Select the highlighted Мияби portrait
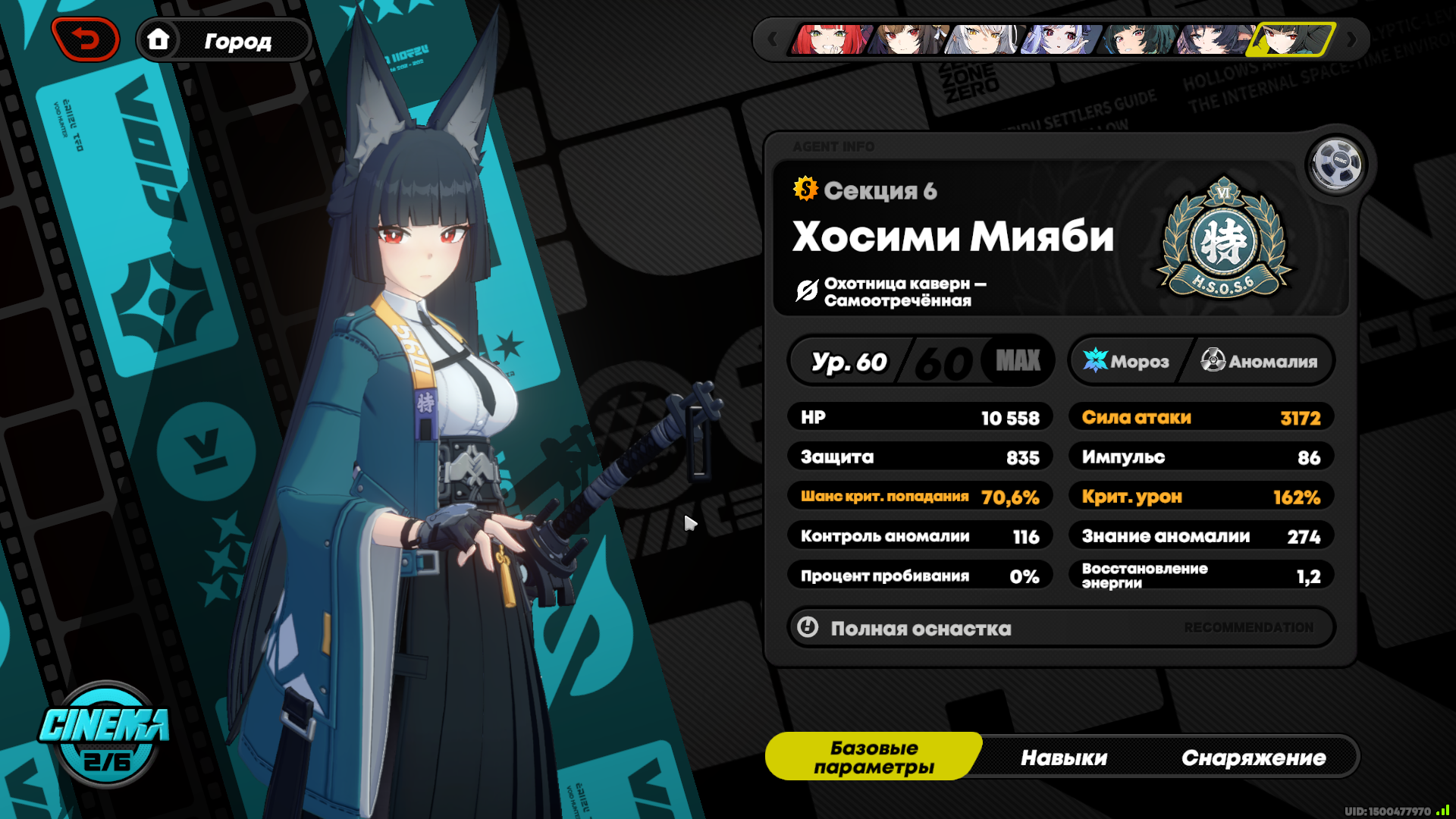 point(1291,39)
